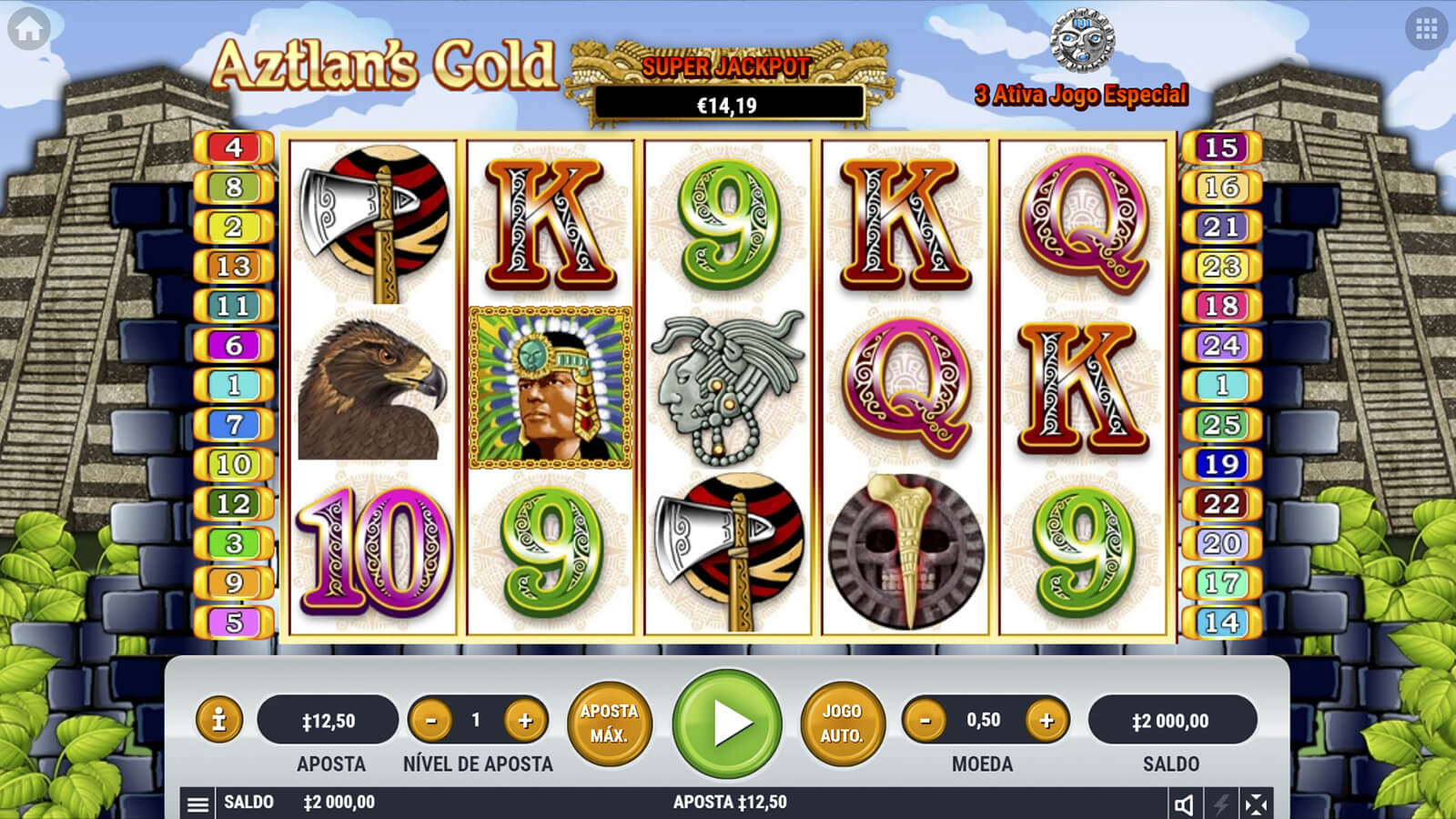Enable the lightning quick spin icon
The image size is (1456, 819).
pyautogui.click(x=1220, y=804)
